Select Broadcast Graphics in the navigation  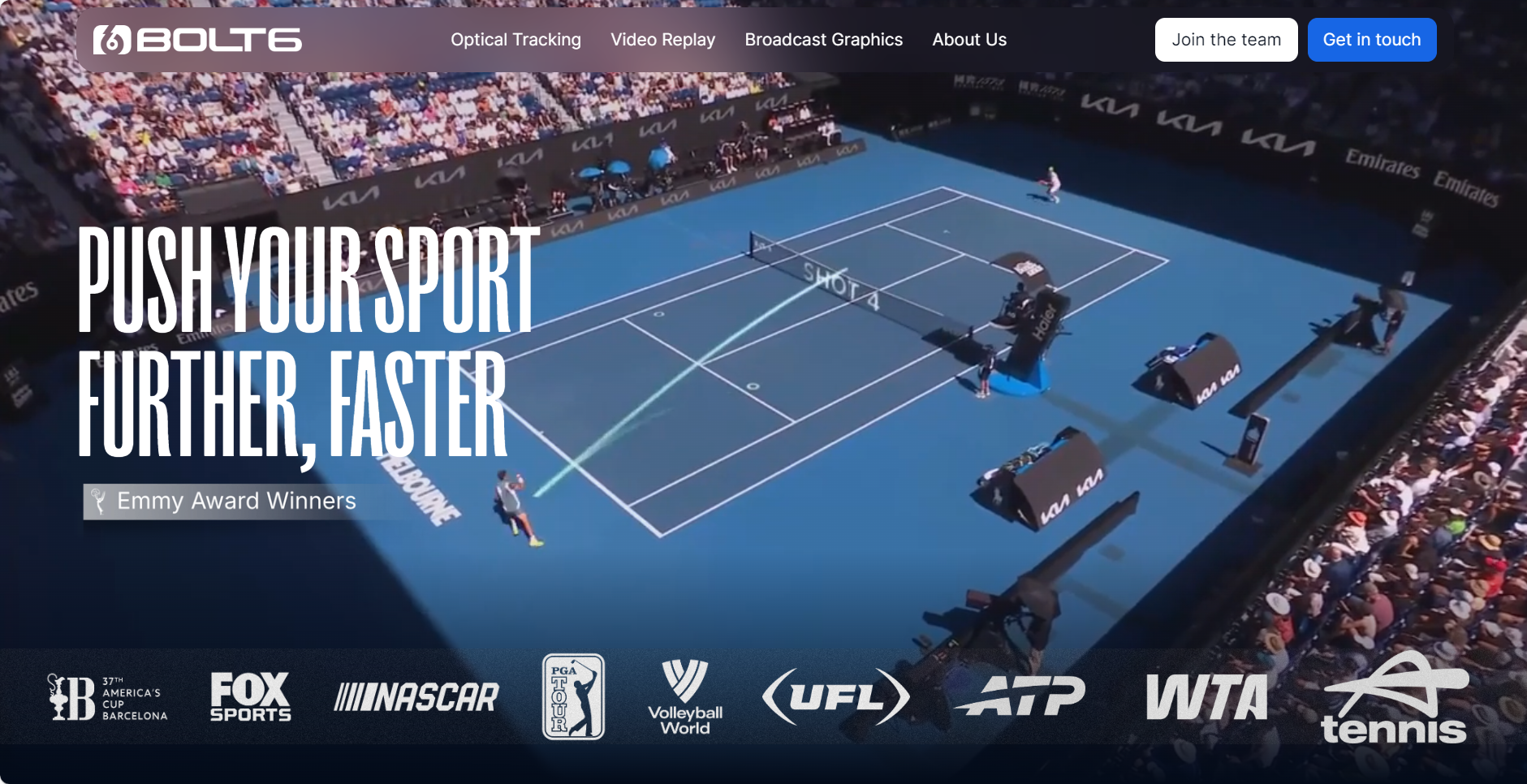(x=823, y=40)
